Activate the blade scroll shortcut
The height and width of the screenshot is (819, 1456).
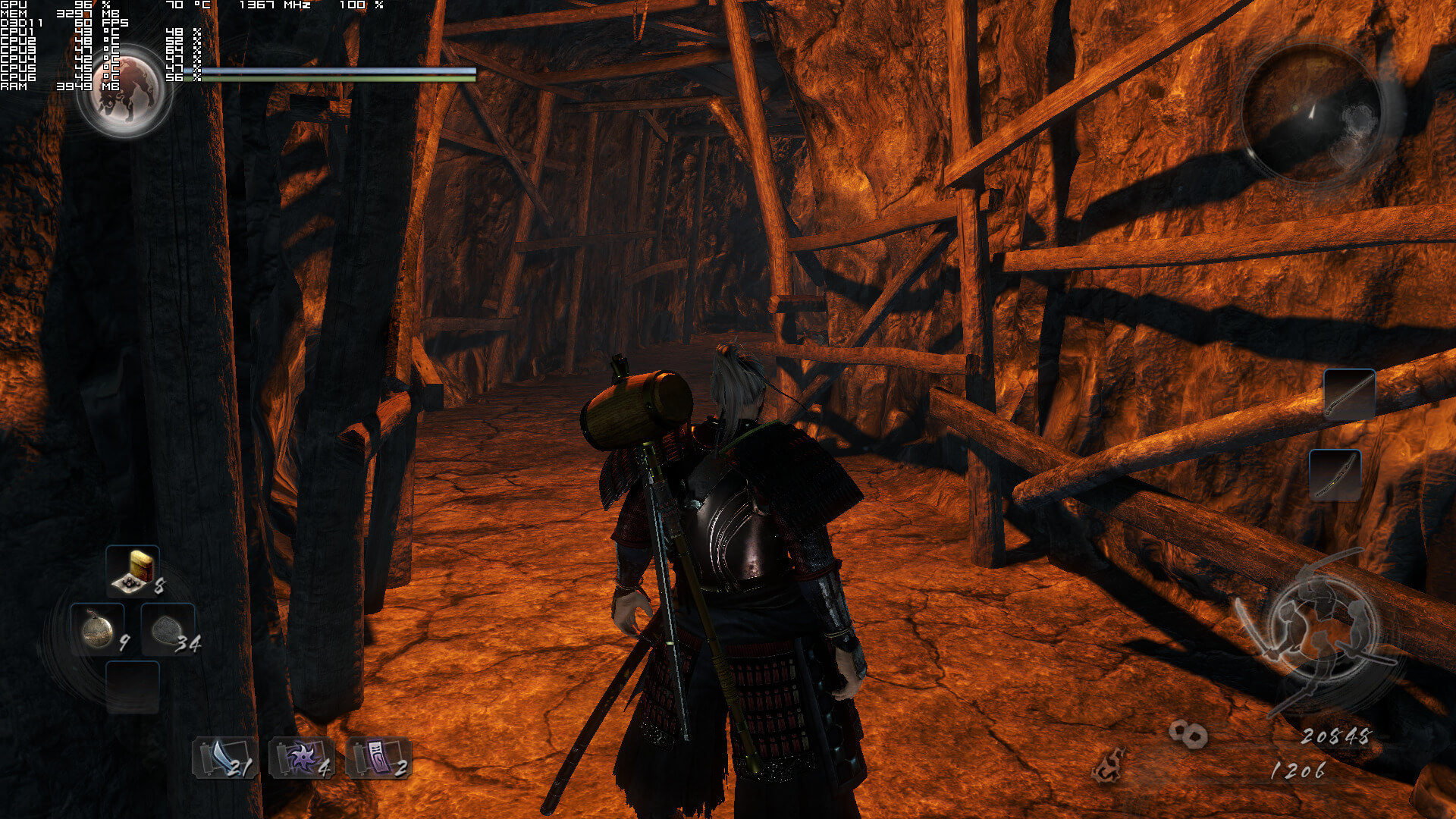pos(224,758)
